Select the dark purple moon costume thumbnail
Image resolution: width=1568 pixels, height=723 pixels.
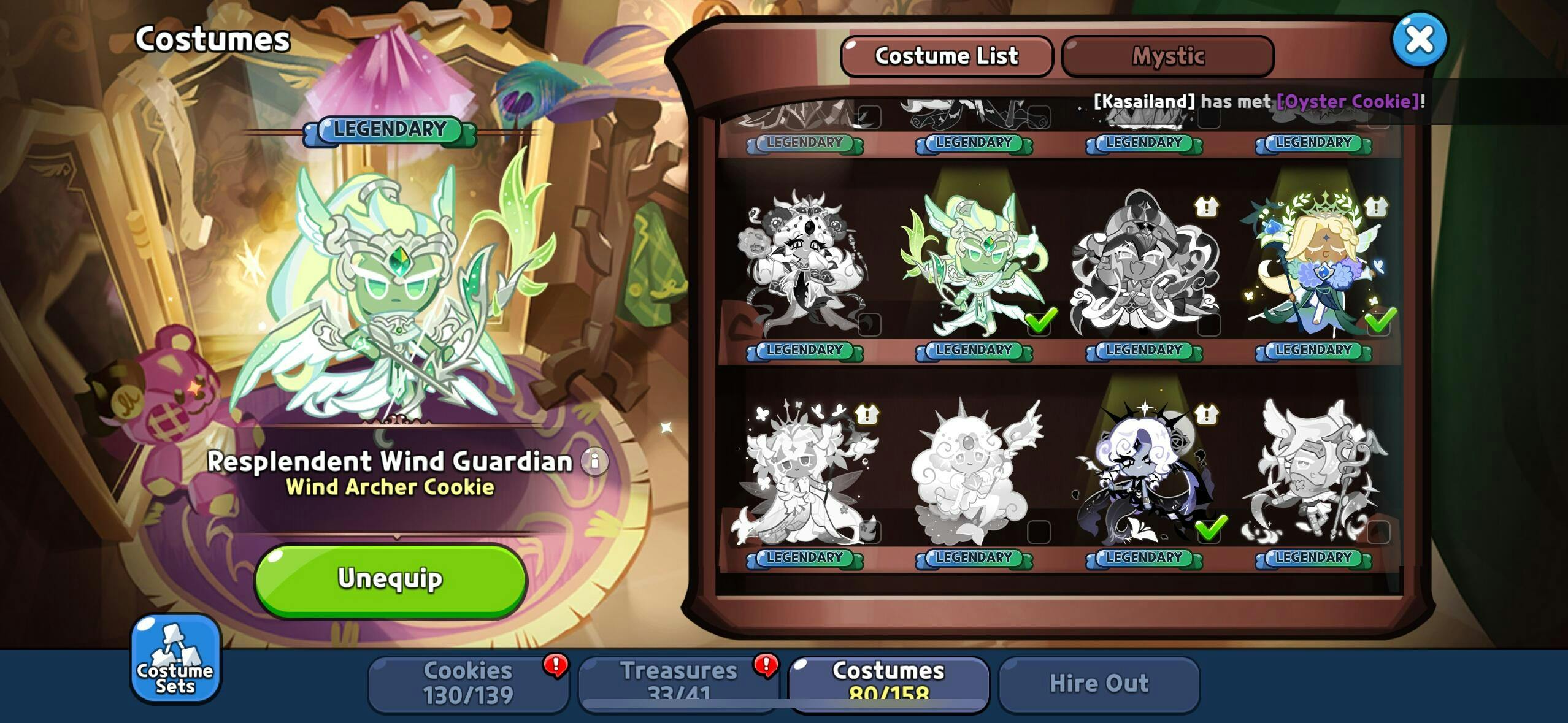pos(1143,471)
